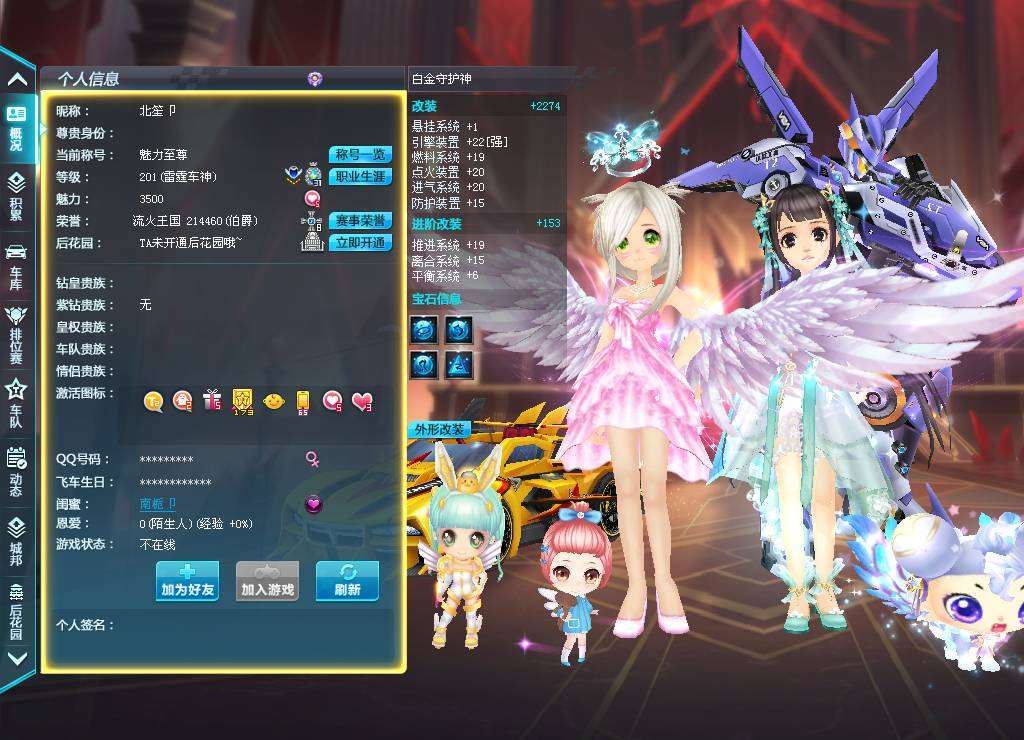Open the 城邦 city-state tab
This screenshot has width=1024, height=740.
coord(16,540)
